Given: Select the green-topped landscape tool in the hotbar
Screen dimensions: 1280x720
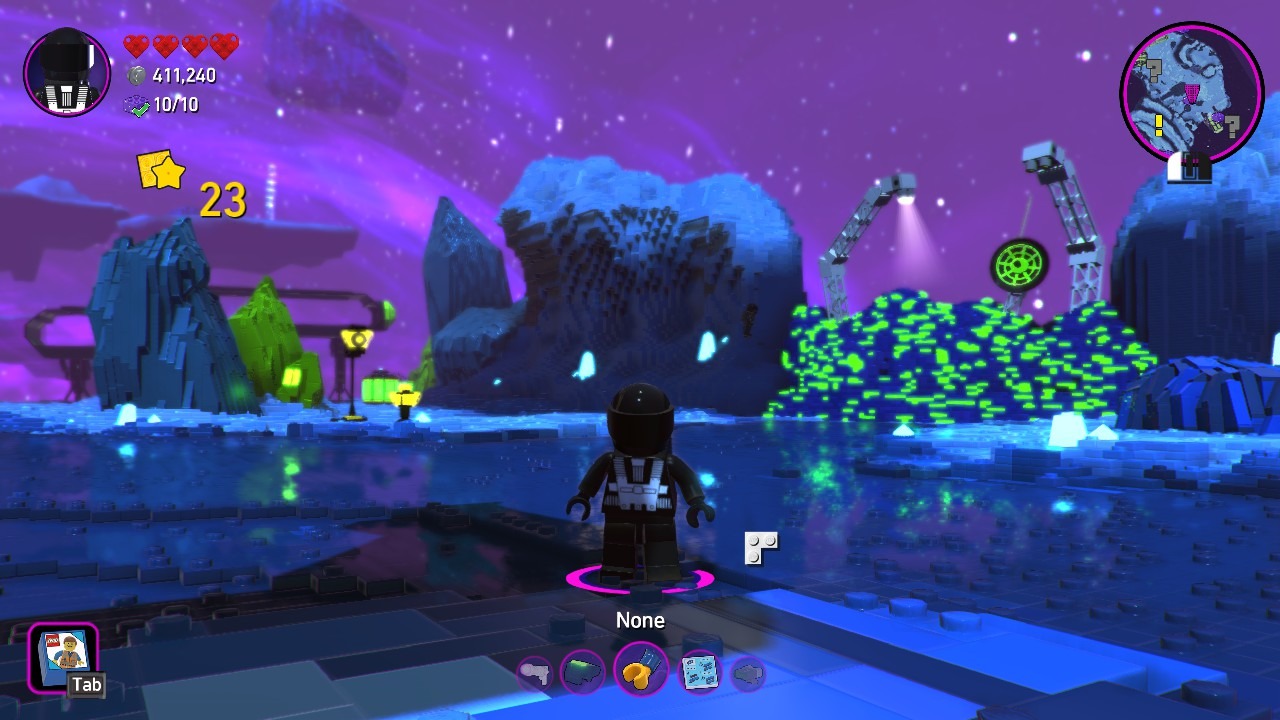Looking at the screenshot, I should coord(582,672).
